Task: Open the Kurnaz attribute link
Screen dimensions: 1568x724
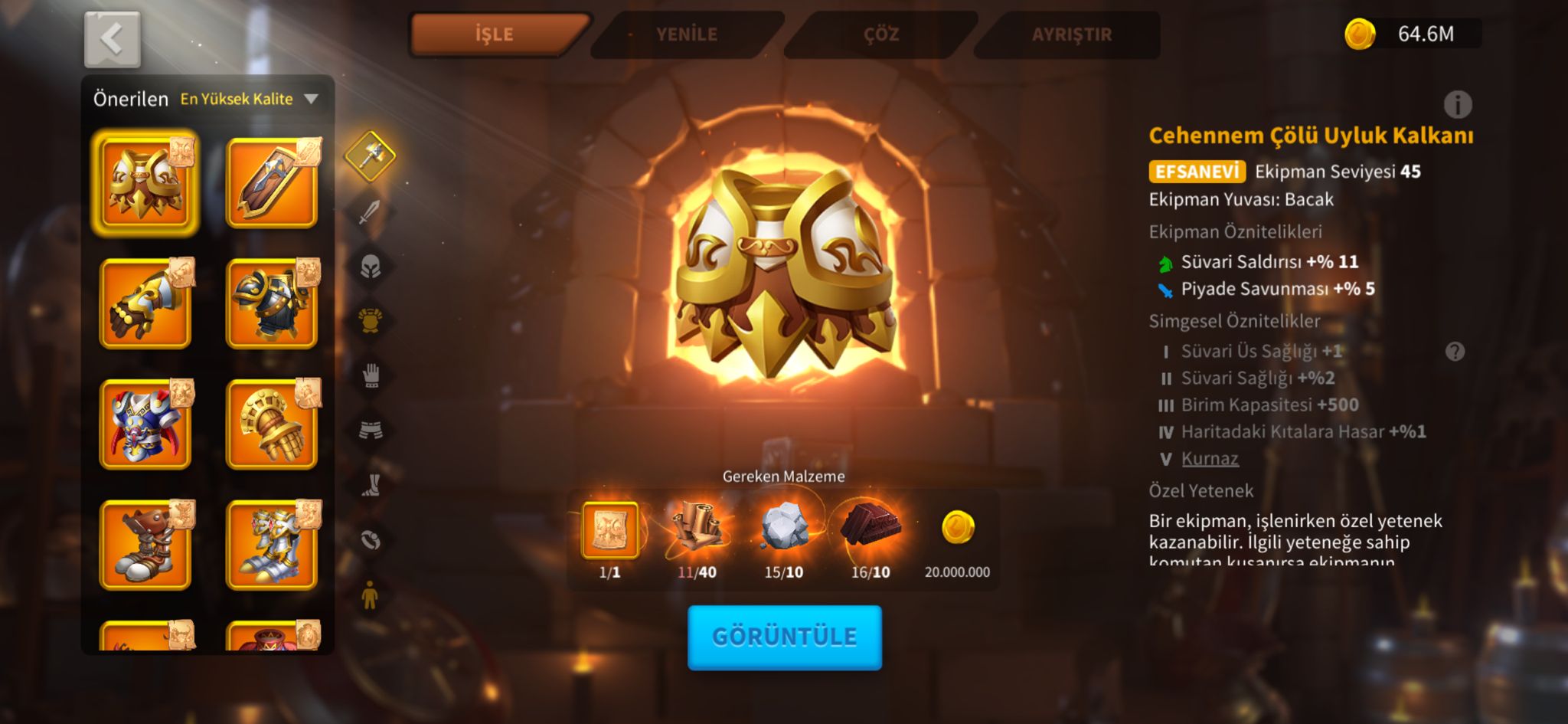Action: pyautogui.click(x=1210, y=459)
